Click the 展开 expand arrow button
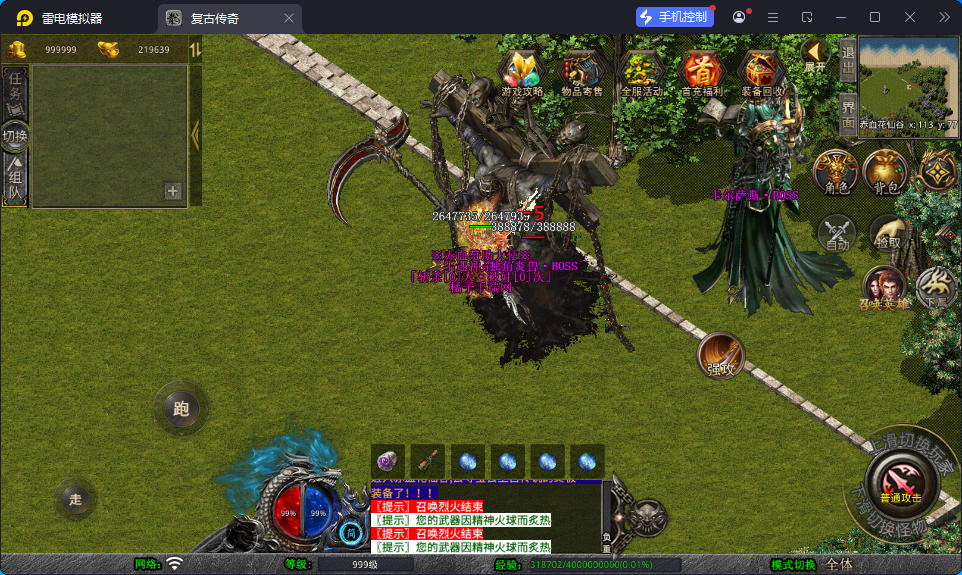This screenshot has height=575, width=962. [815, 55]
